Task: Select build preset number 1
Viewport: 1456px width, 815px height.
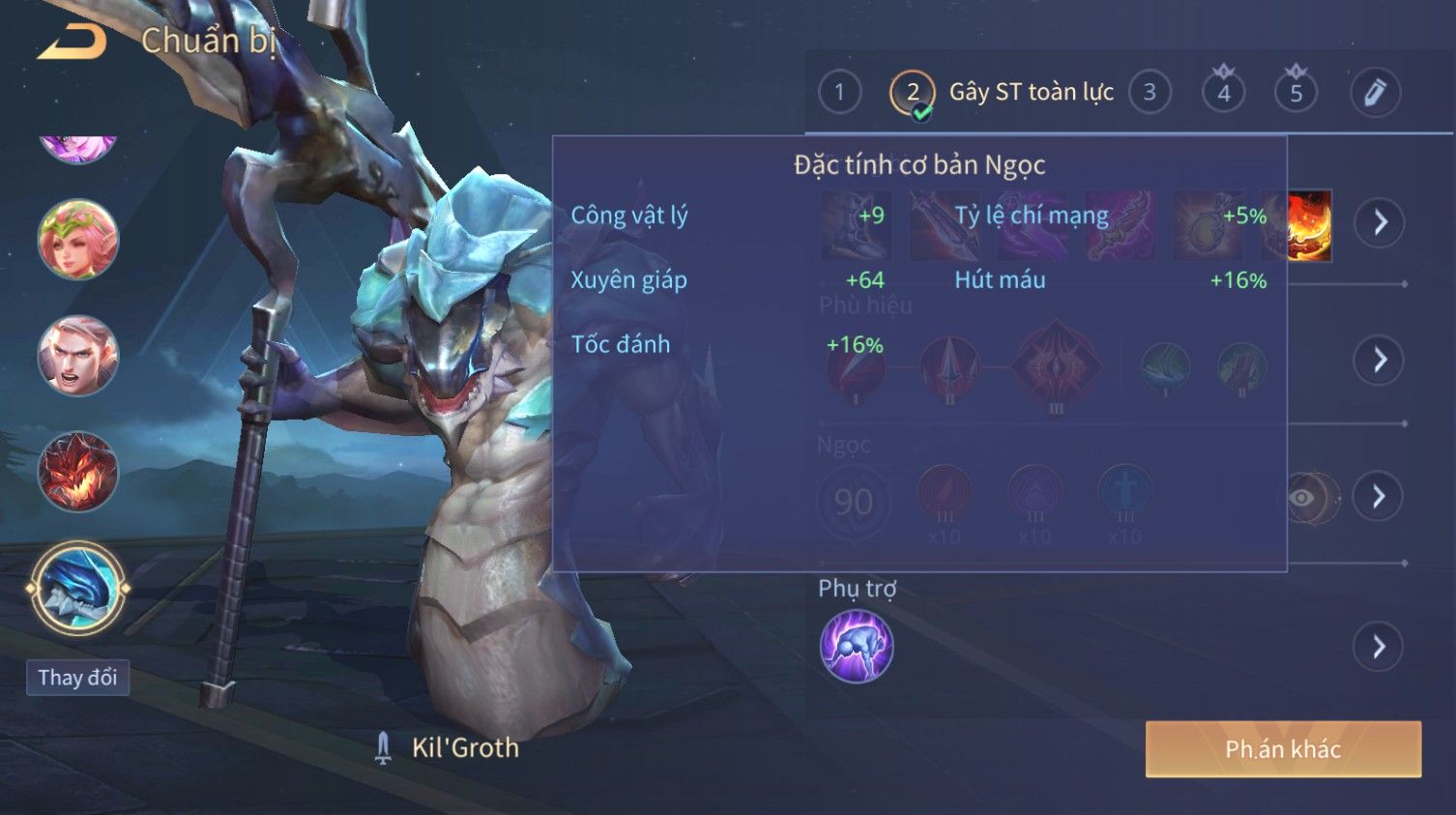Action: (x=839, y=93)
